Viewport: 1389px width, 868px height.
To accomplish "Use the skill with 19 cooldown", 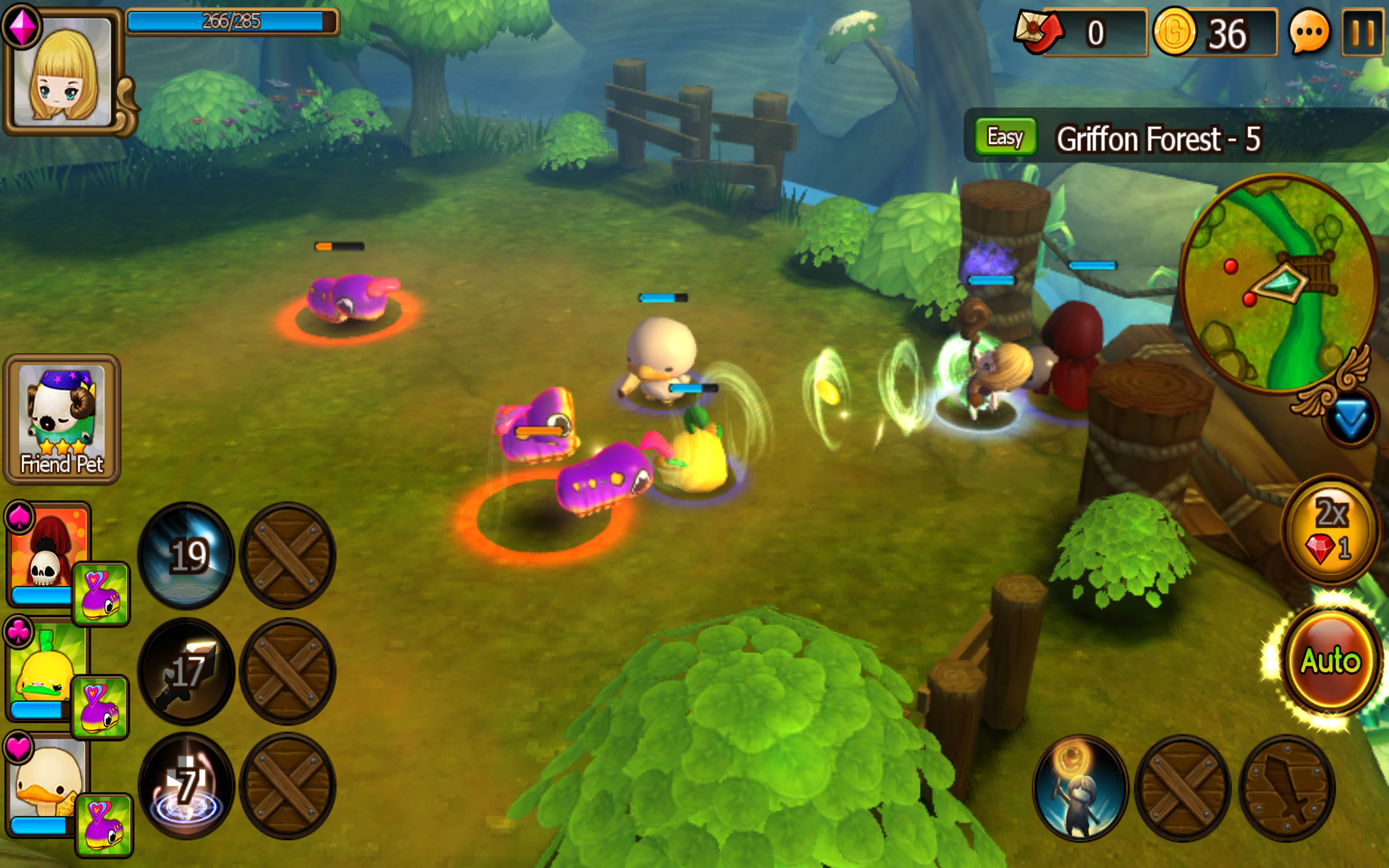I will [x=187, y=555].
